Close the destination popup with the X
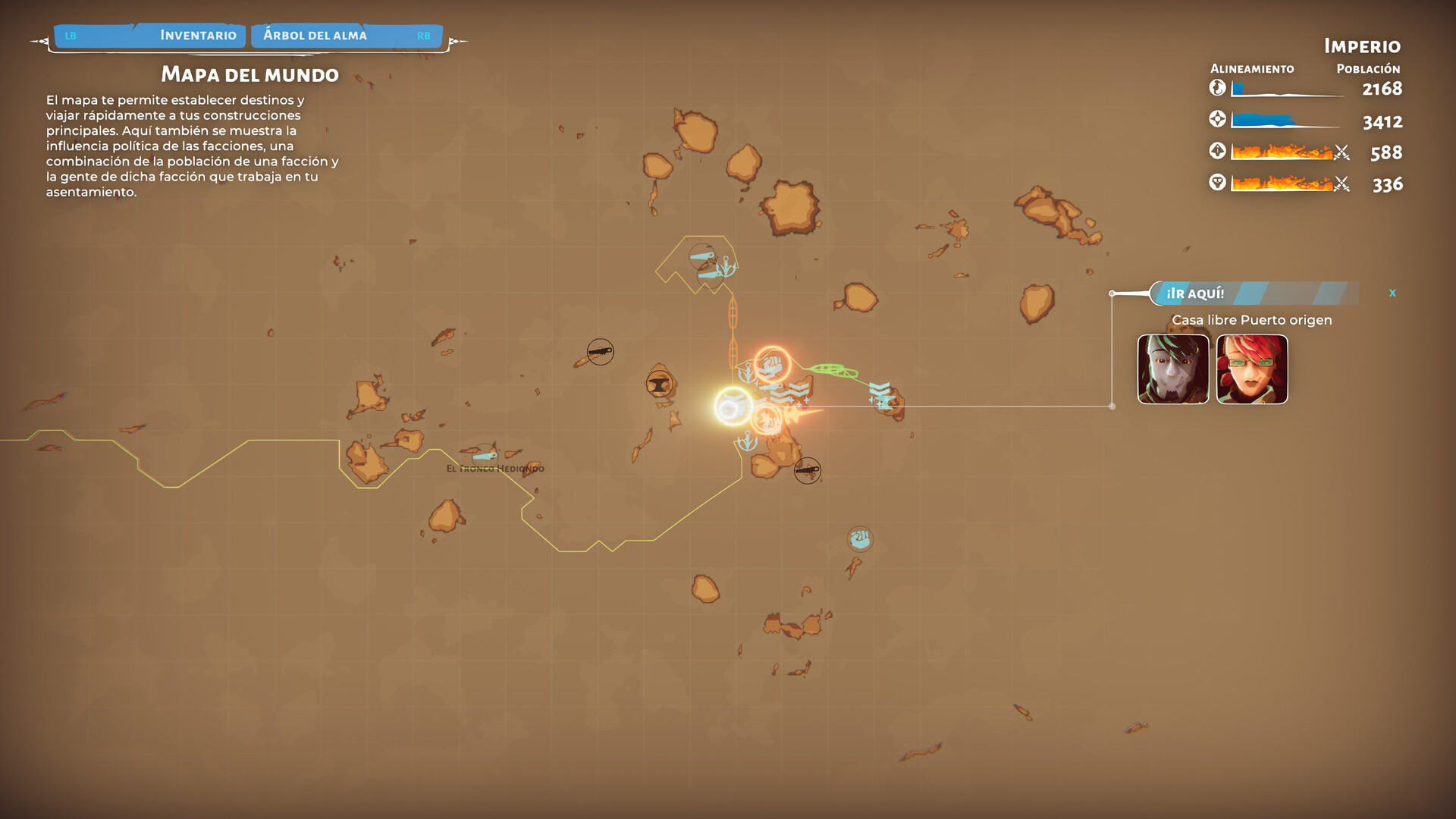The width and height of the screenshot is (1456, 819). (1392, 293)
